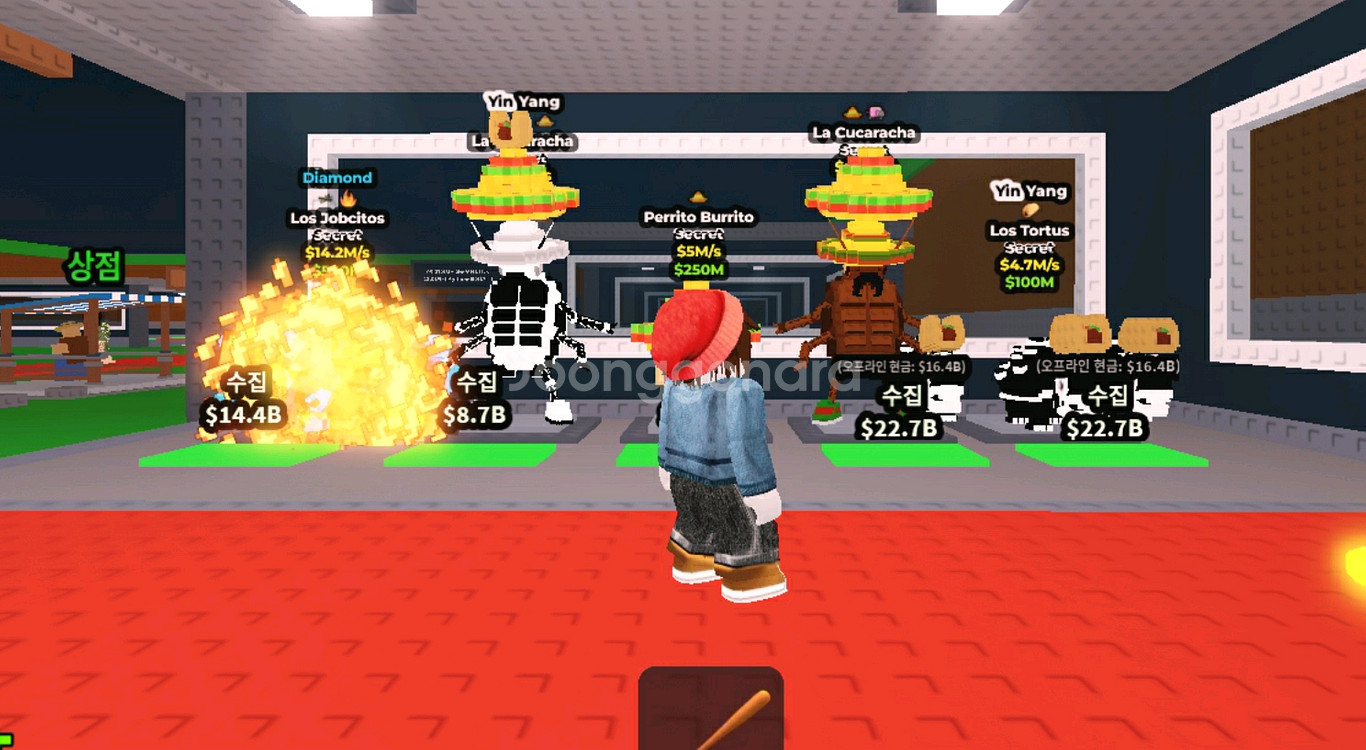Viewport: 1366px width, 750px height.
Task: Select the baseball bat hotbar slot
Action: pyautogui.click(x=711, y=710)
